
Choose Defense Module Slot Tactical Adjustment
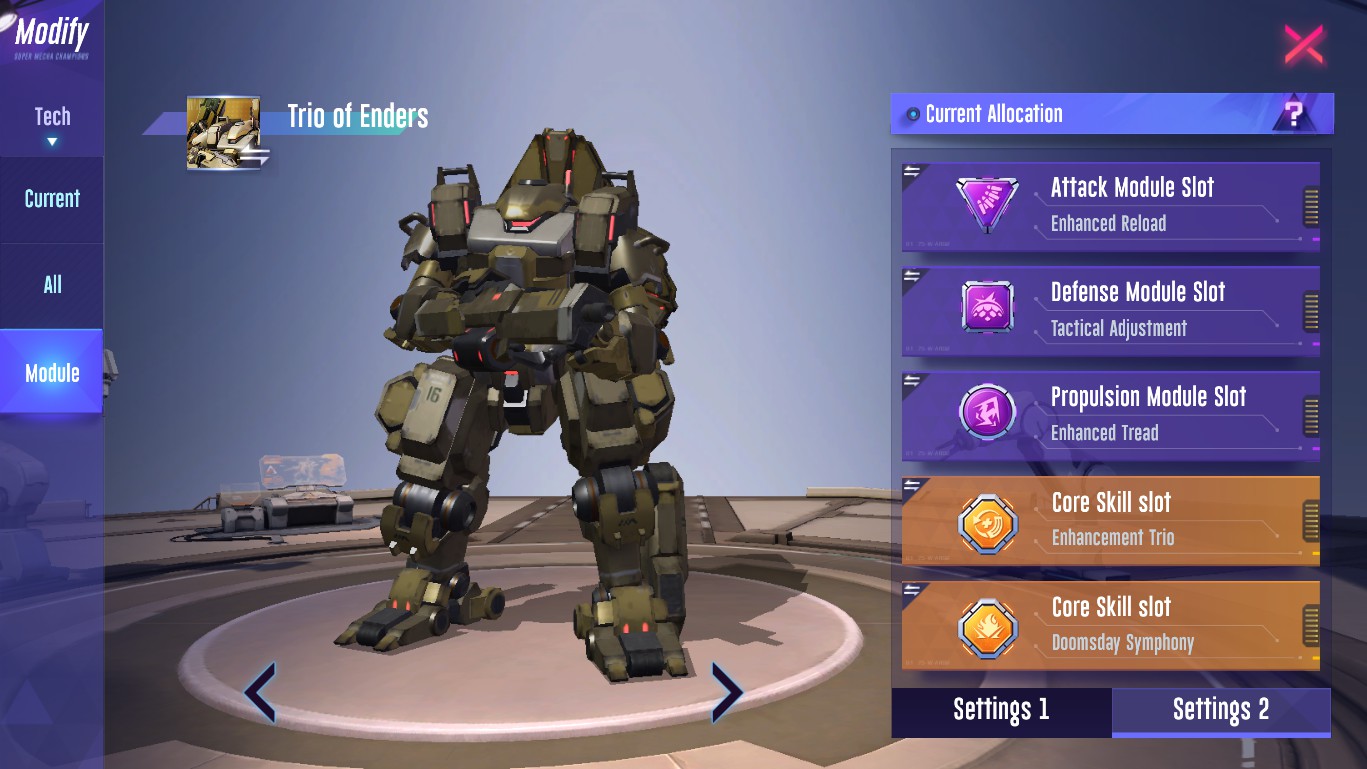click(x=1110, y=310)
